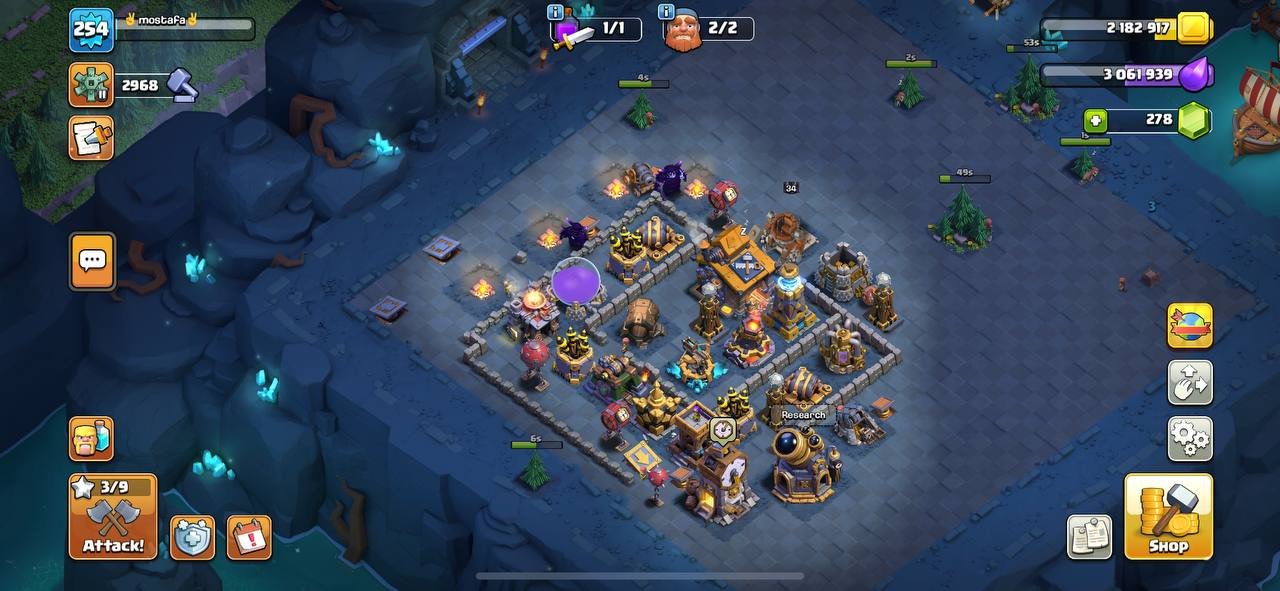
Task: Open the shield with plus icon
Action: click(192, 538)
